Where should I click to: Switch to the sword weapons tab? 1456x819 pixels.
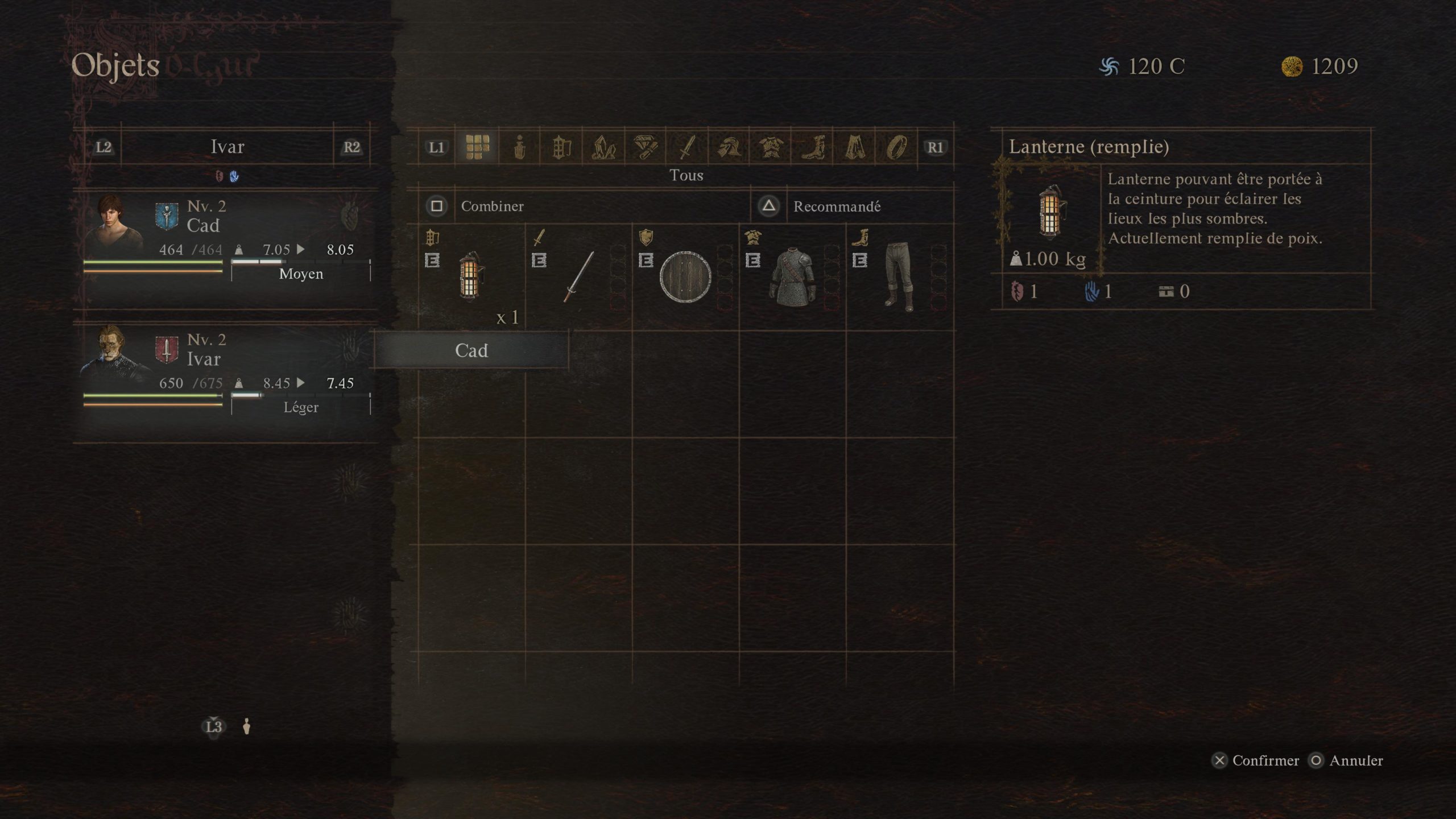pos(688,148)
